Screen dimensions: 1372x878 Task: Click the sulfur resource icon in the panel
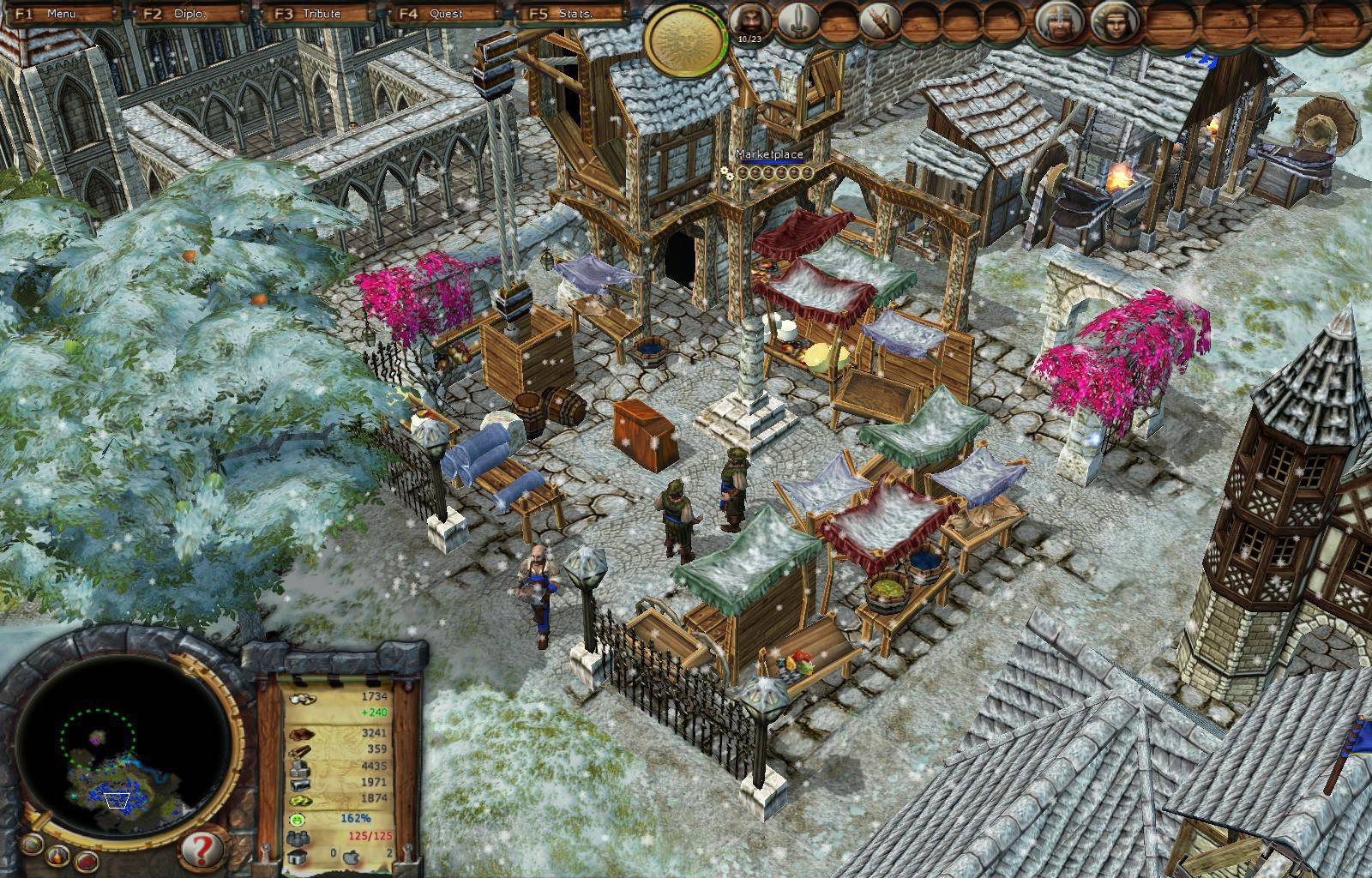(x=301, y=800)
